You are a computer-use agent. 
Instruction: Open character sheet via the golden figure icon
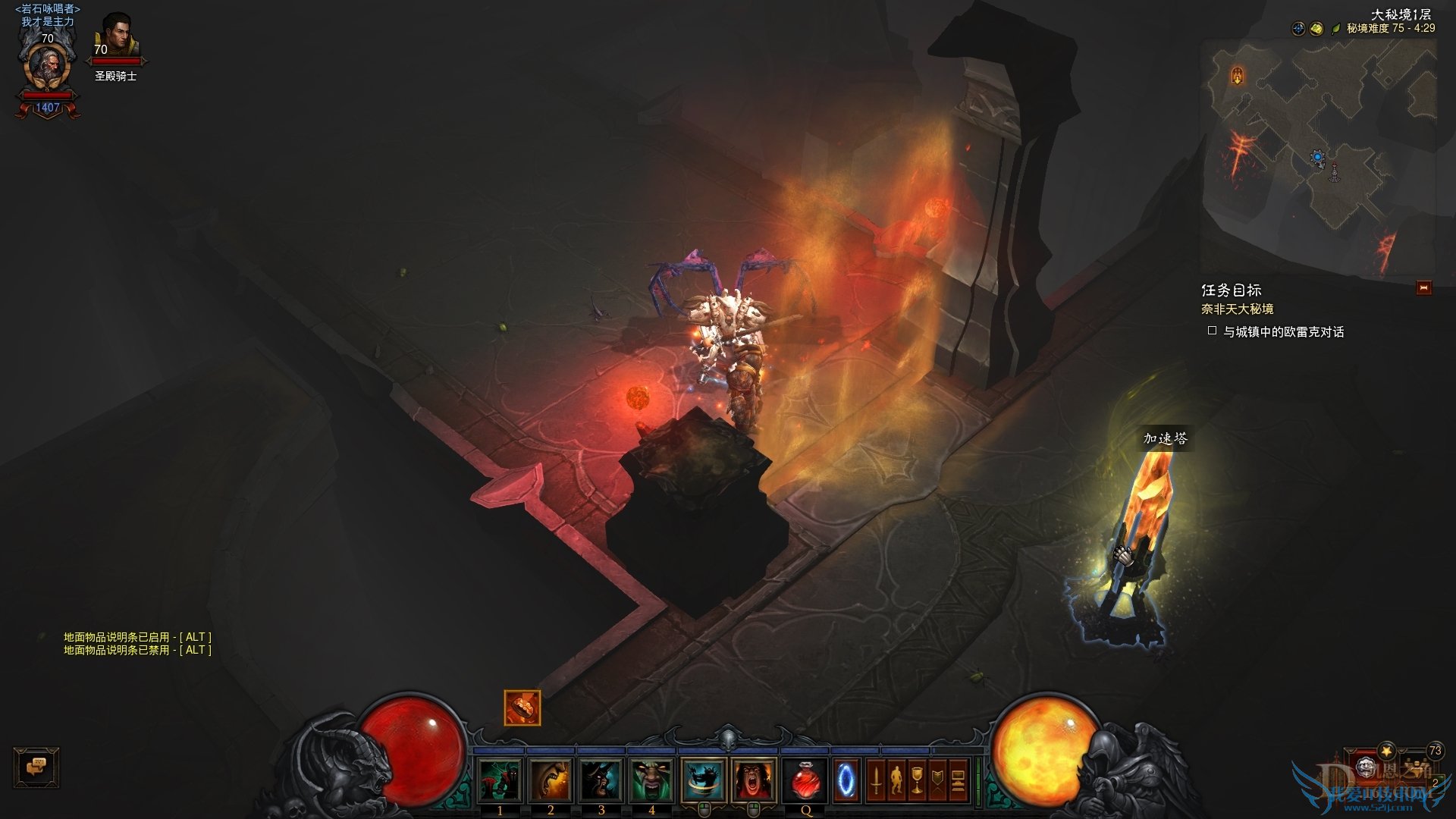coord(896,779)
